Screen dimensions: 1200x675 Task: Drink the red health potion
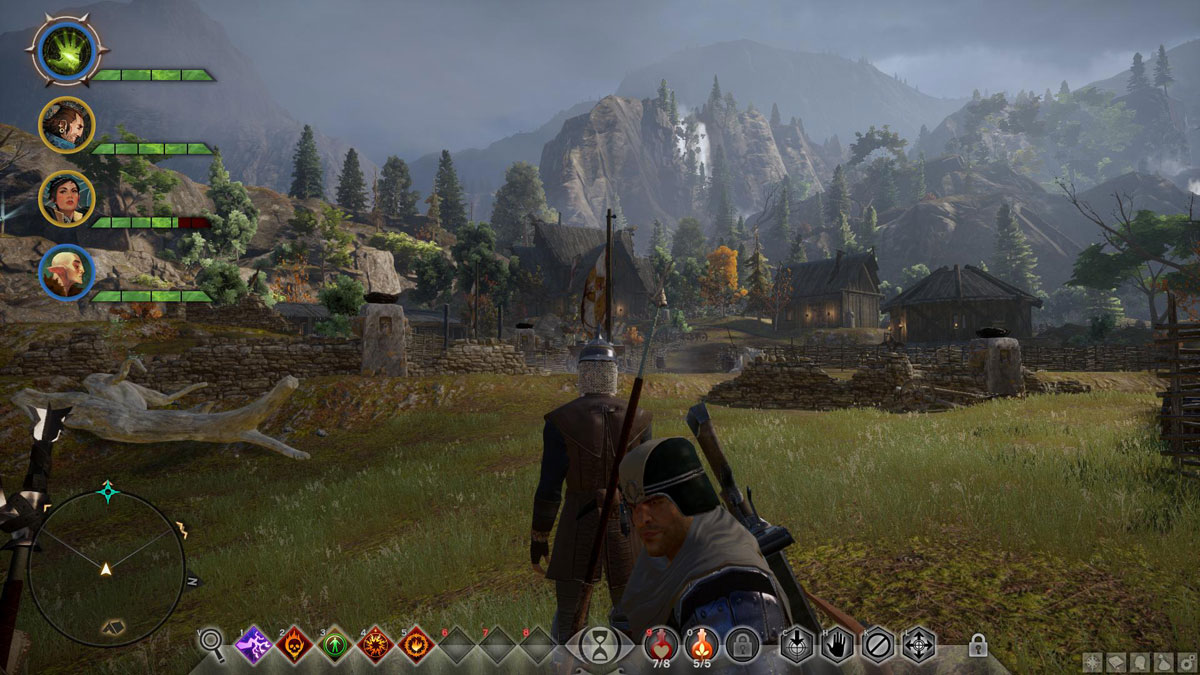661,643
